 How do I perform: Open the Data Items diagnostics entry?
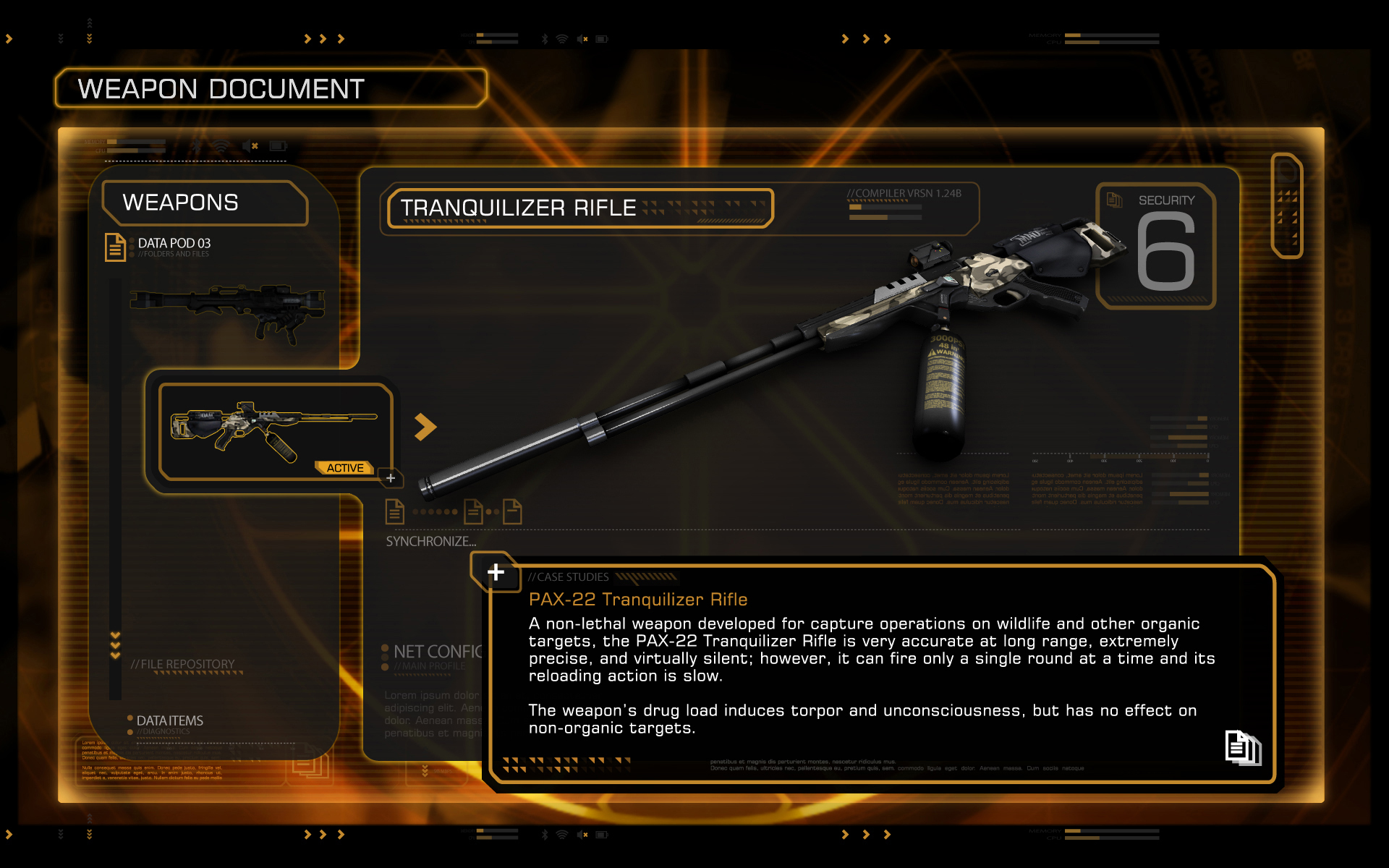[170, 720]
